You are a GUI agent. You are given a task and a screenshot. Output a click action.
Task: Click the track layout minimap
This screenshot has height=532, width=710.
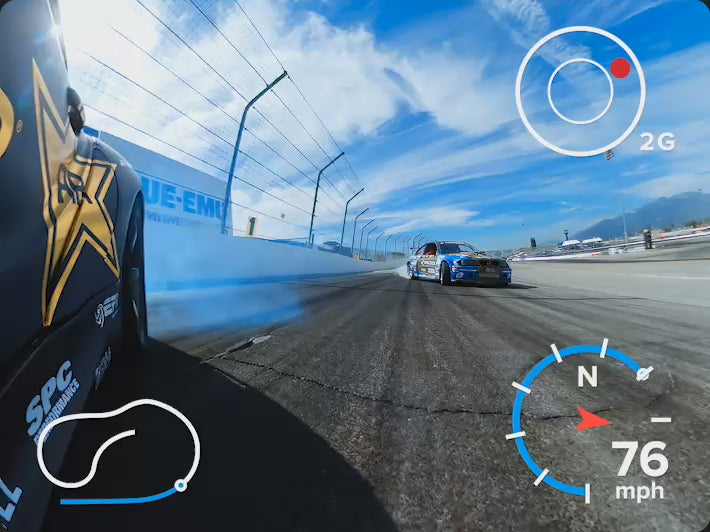[x=117, y=450]
